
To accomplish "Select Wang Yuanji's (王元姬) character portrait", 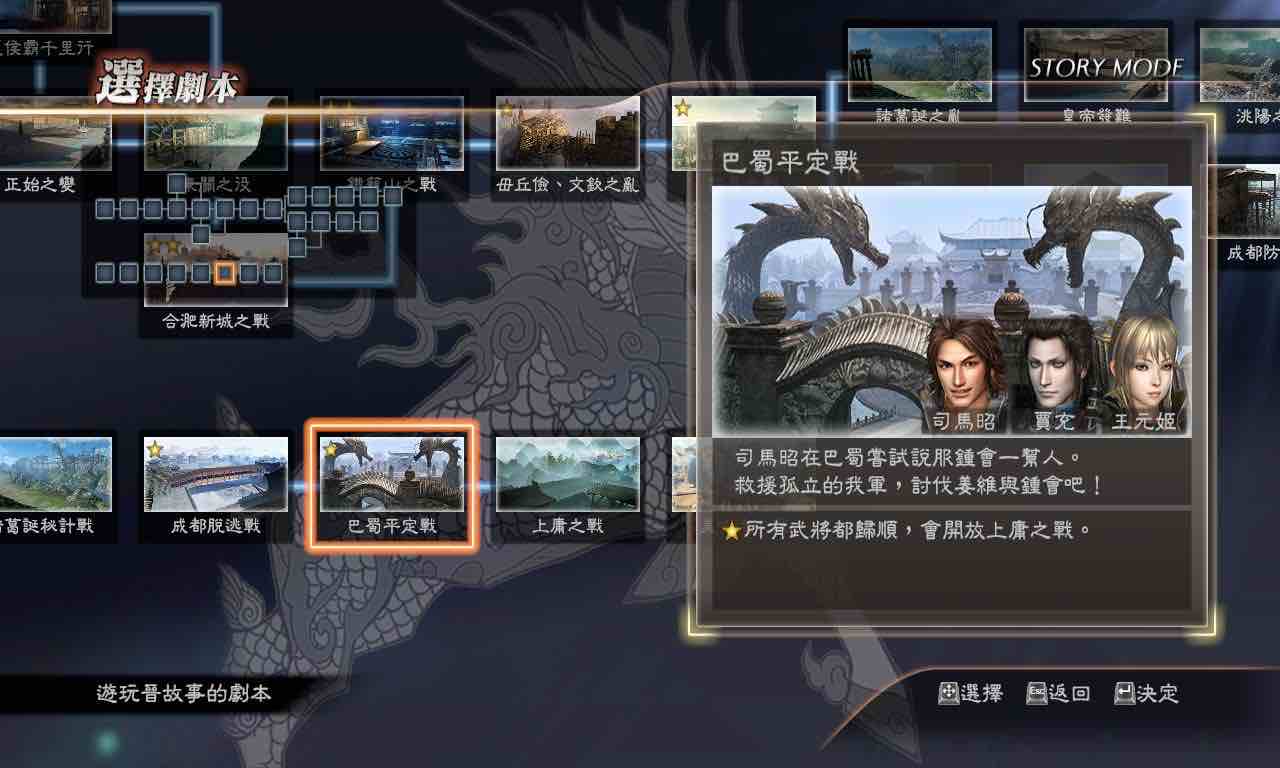I will (1145, 370).
